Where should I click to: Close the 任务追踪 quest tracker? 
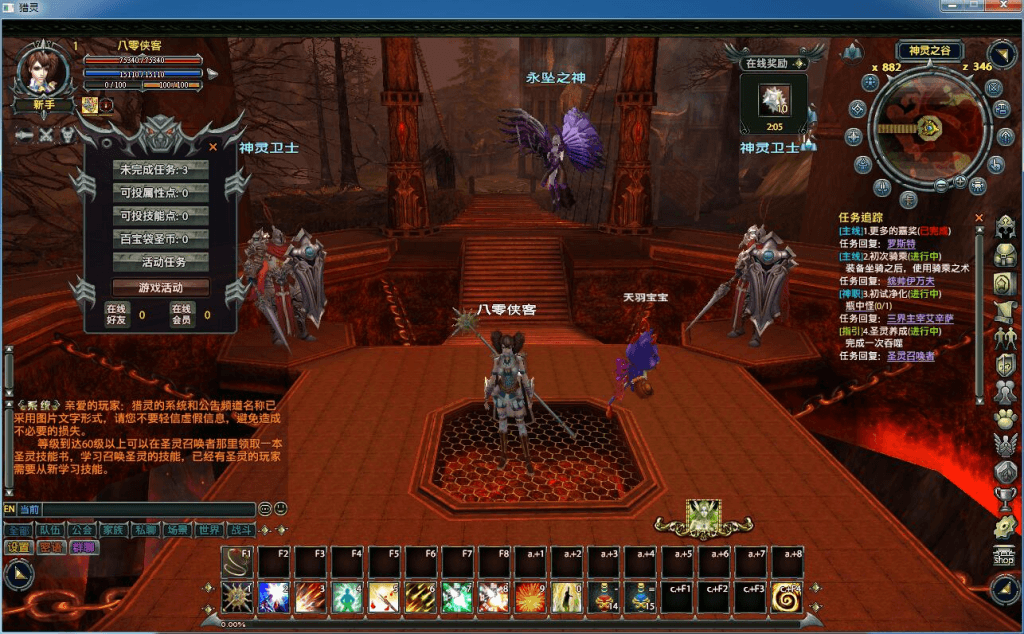pyautogui.click(x=979, y=217)
